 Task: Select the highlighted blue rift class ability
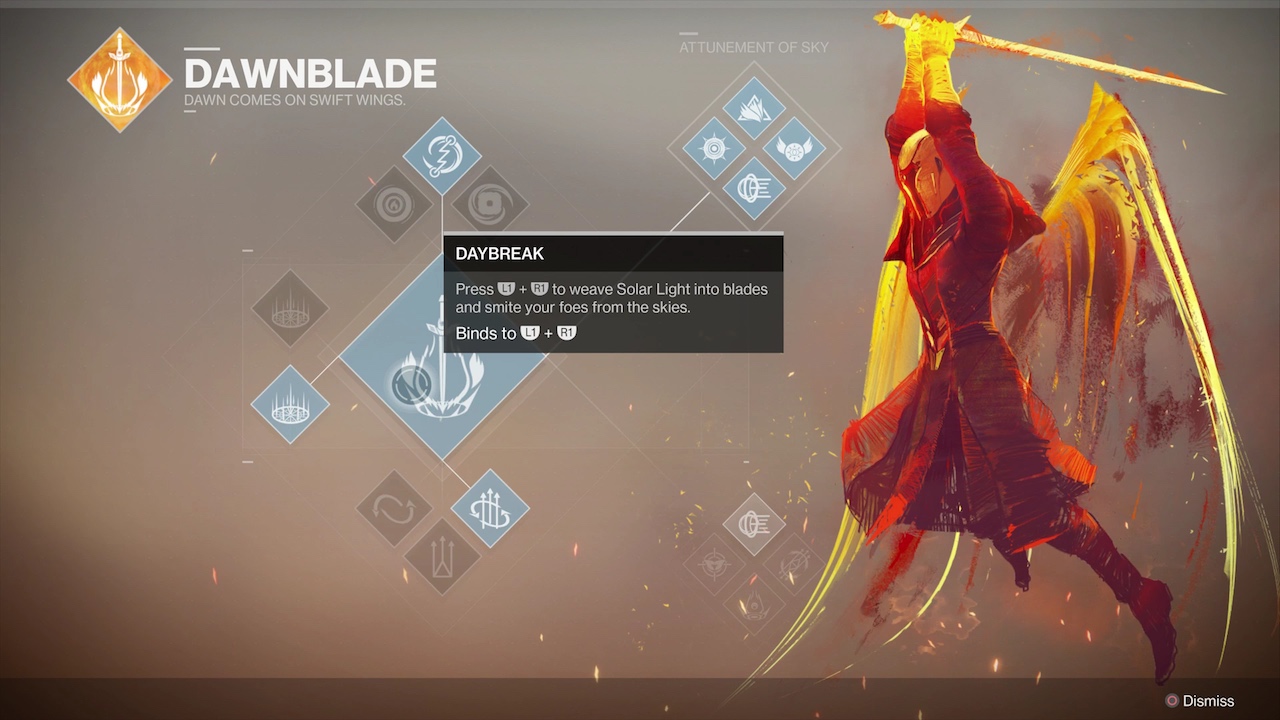pyautogui.click(x=290, y=405)
